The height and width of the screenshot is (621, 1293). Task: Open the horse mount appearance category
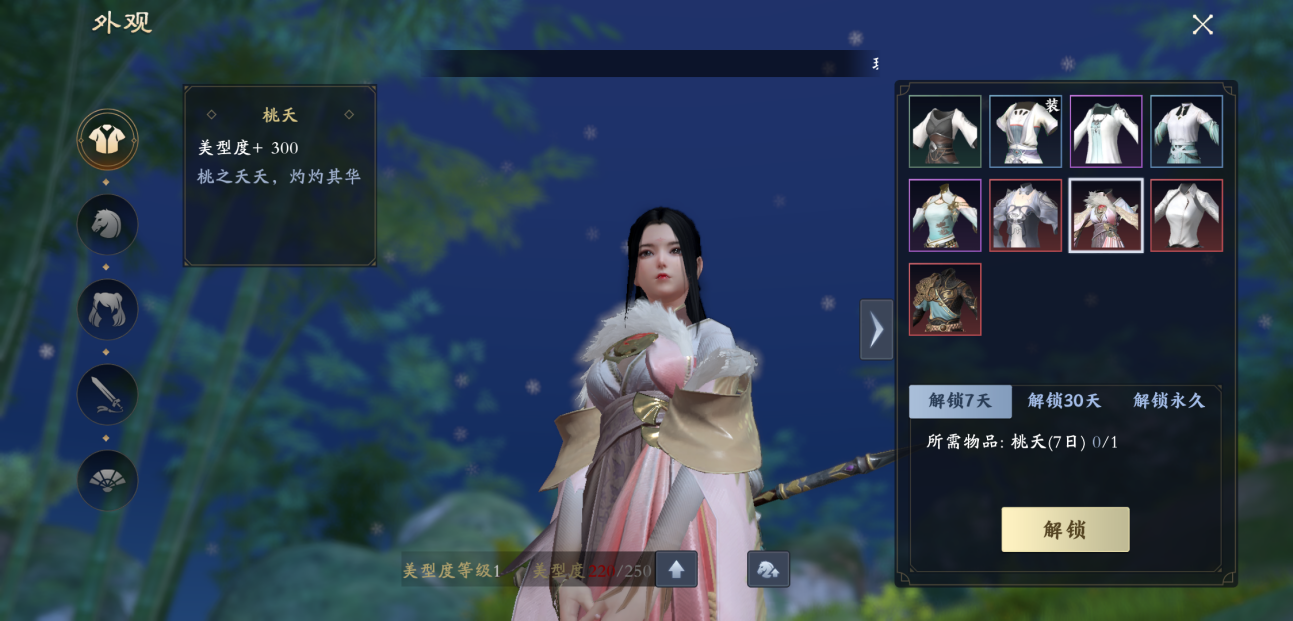107,224
